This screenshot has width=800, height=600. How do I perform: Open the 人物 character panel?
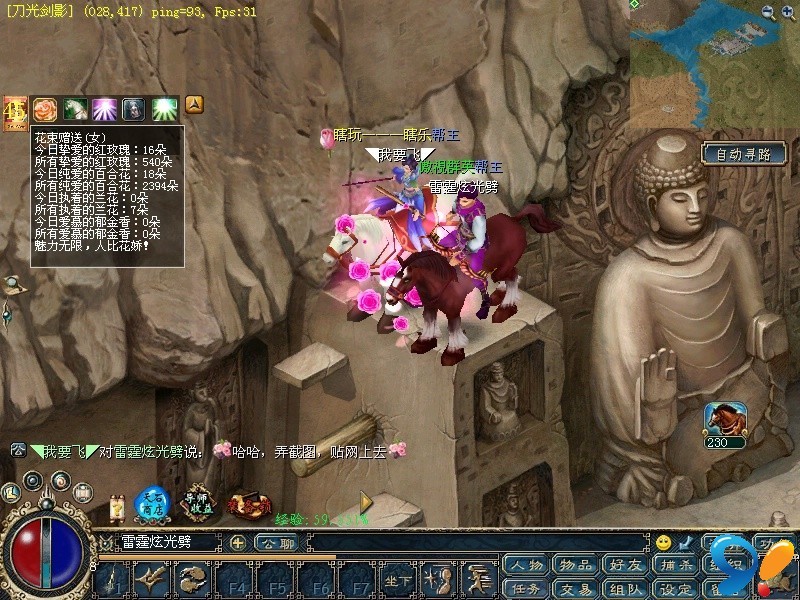click(527, 566)
